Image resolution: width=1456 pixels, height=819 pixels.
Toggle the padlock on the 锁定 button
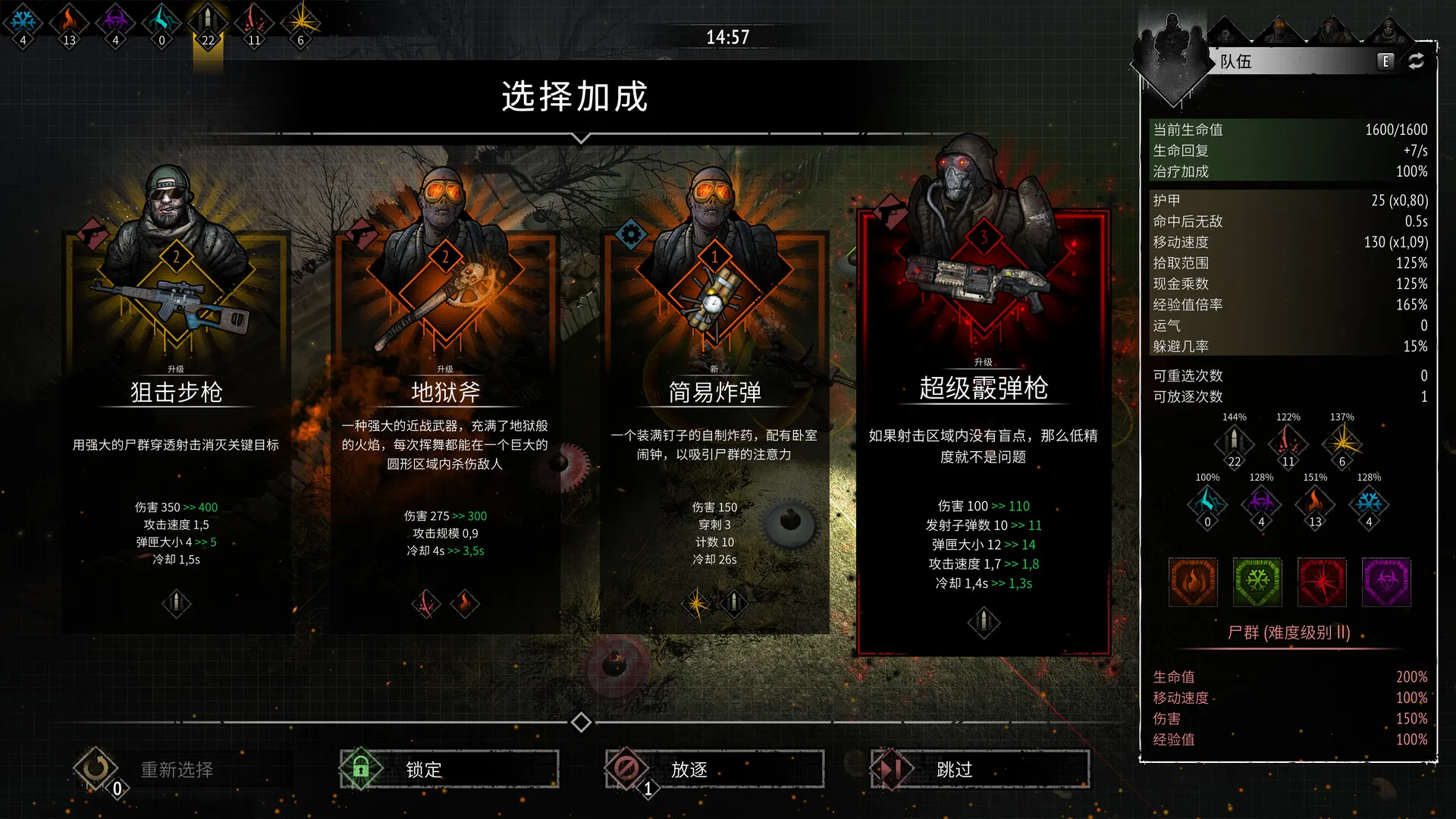(359, 767)
